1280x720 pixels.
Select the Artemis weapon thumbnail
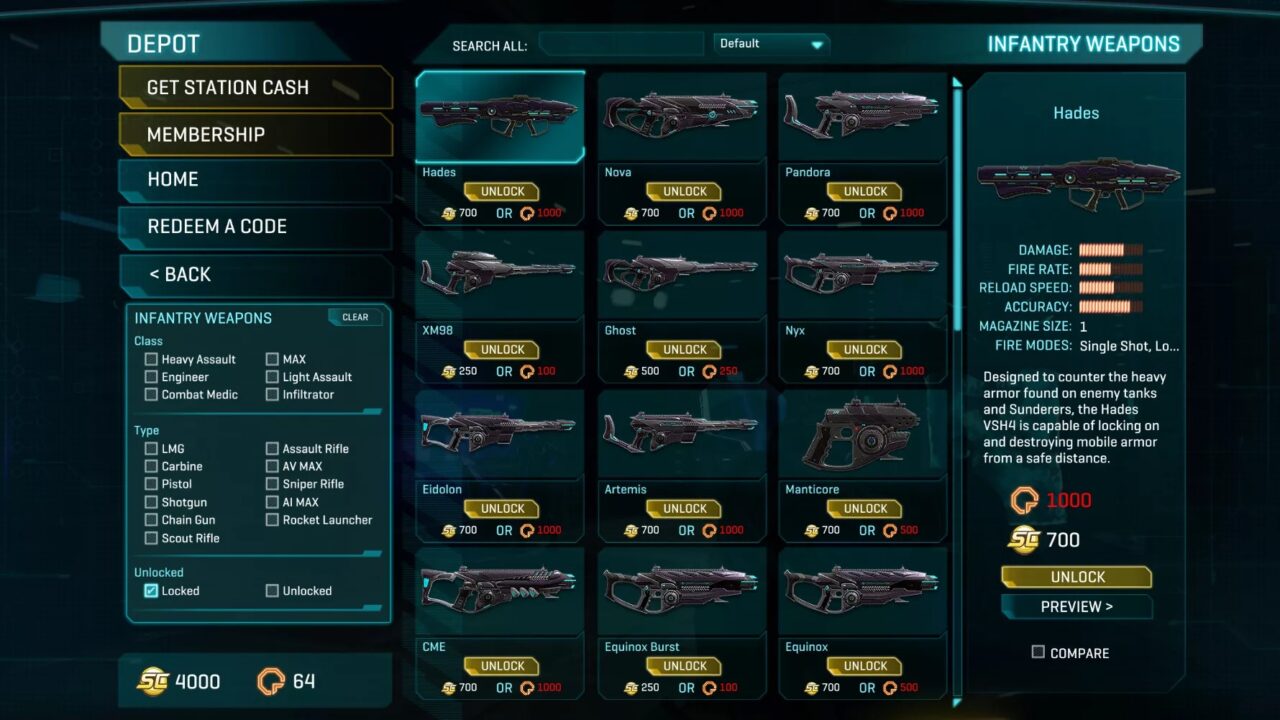[681, 431]
